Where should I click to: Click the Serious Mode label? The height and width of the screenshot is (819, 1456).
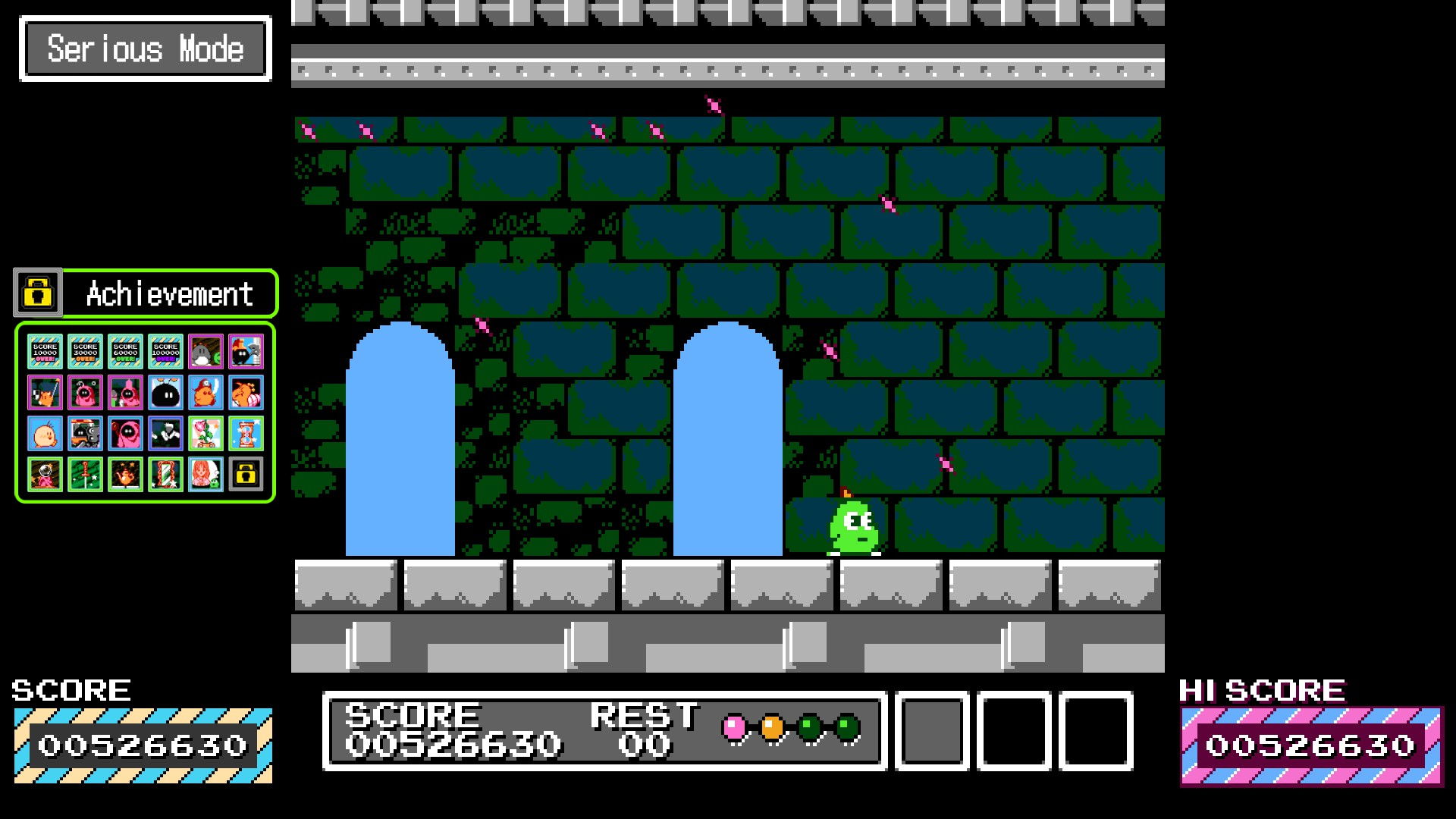[x=146, y=49]
